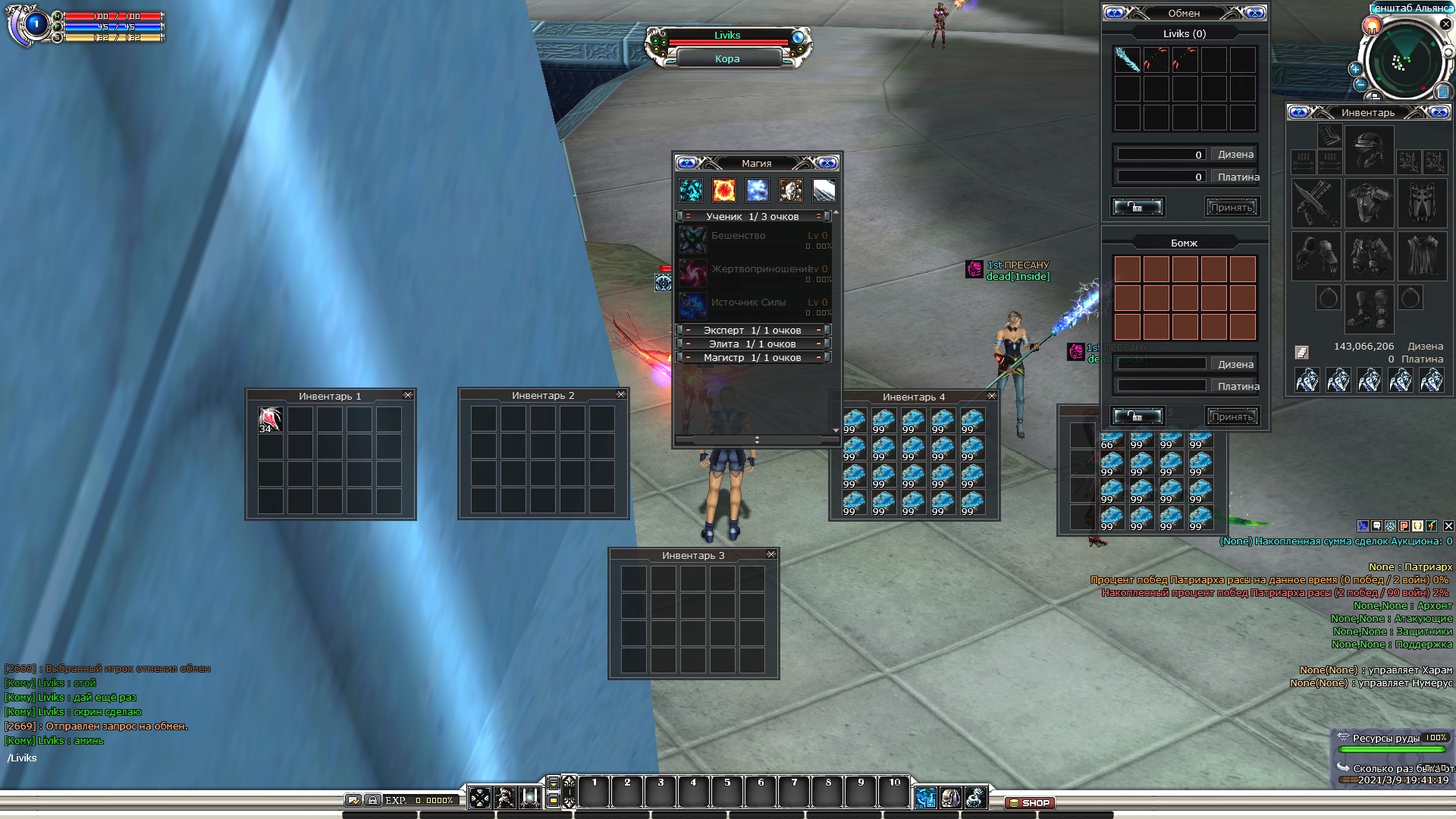
Task: Zoom in the minimap with the plus button
Action: 1355,69
